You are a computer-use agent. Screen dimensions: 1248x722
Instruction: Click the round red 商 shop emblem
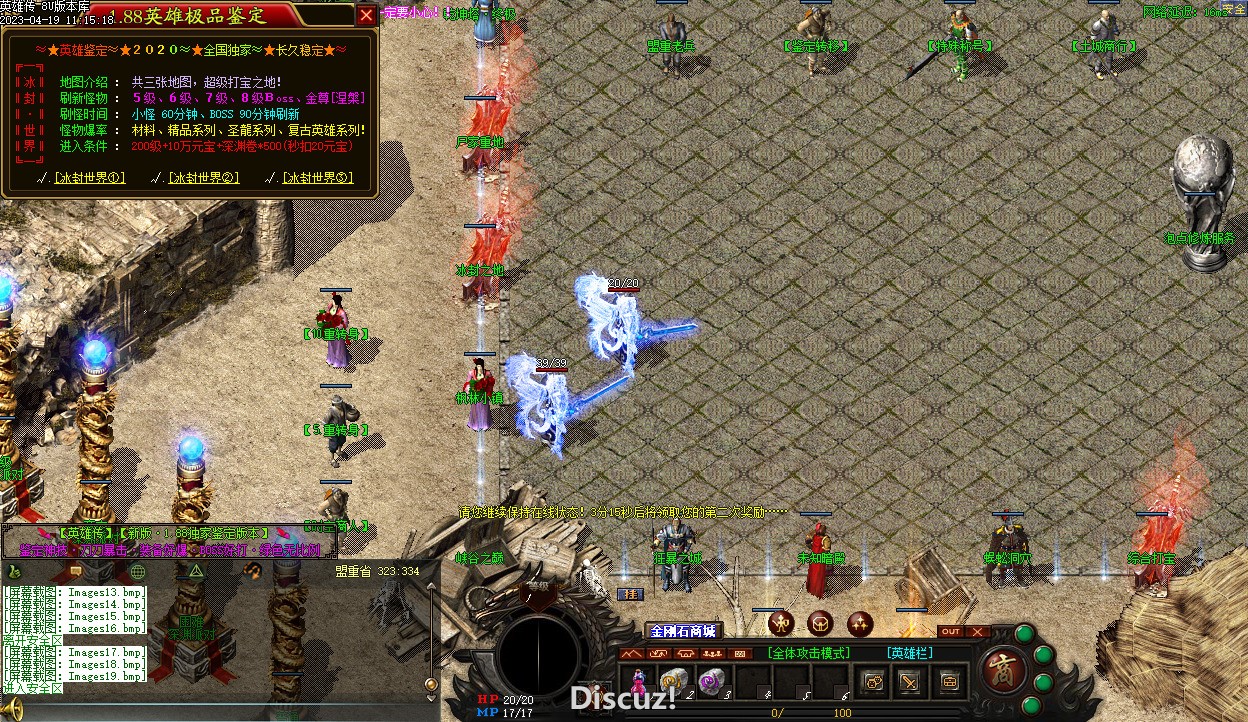pyautogui.click(x=1000, y=668)
